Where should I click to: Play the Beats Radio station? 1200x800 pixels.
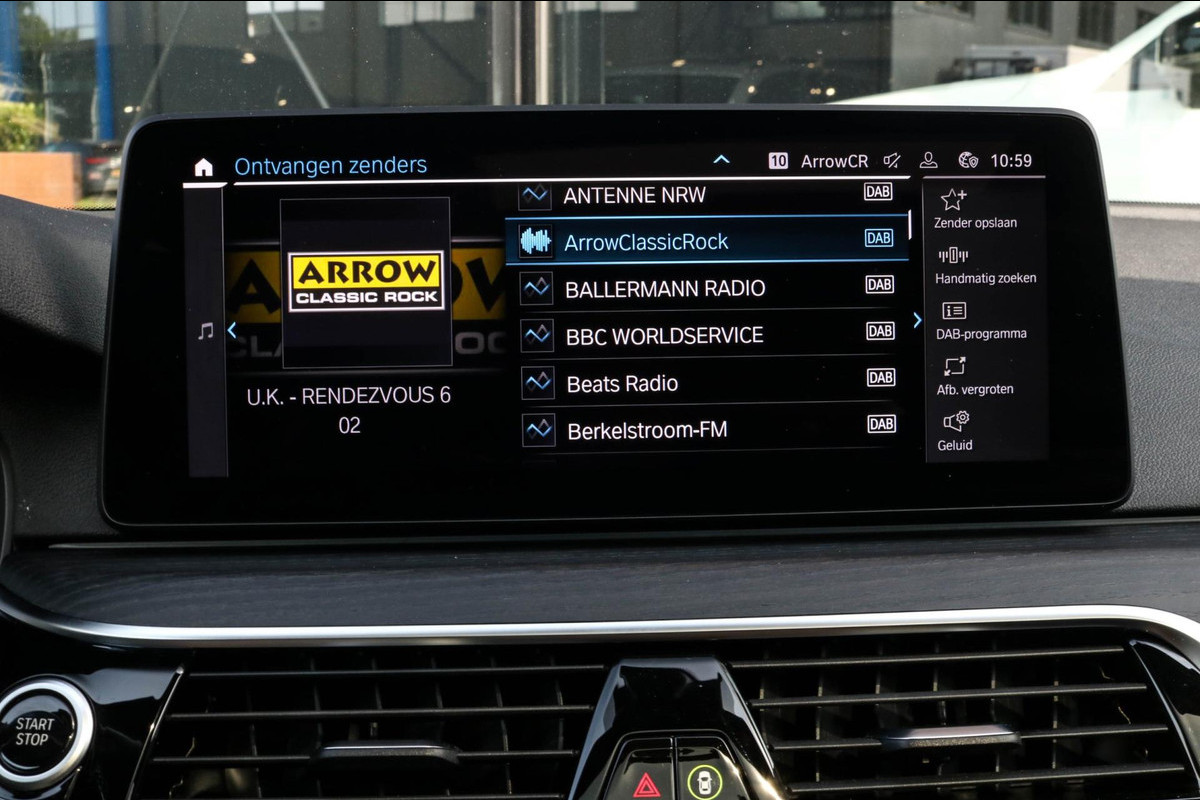pyautogui.click(x=705, y=383)
